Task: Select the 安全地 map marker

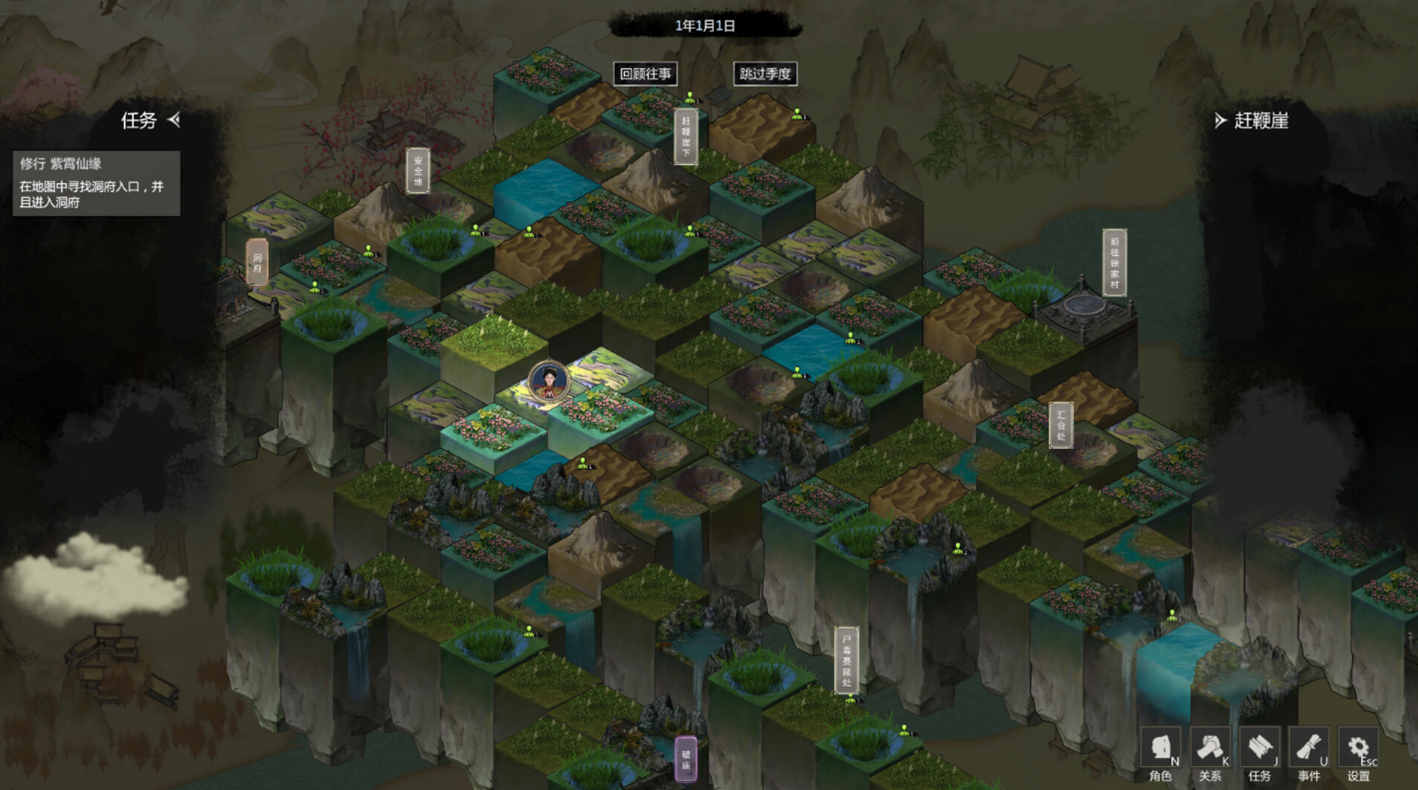Action: pyautogui.click(x=418, y=170)
